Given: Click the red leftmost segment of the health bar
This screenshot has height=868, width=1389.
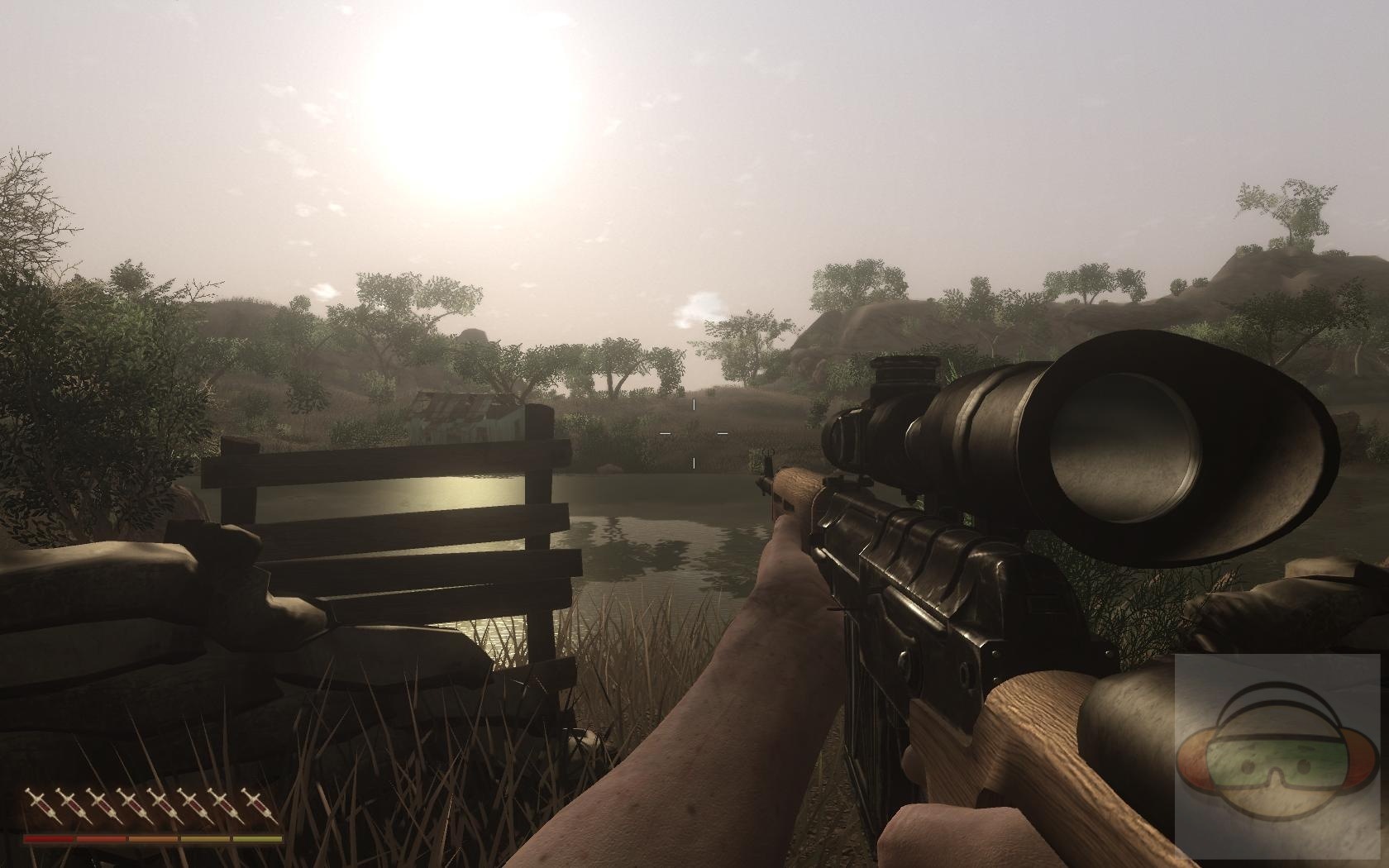Looking at the screenshot, I should pyautogui.click(x=50, y=838).
